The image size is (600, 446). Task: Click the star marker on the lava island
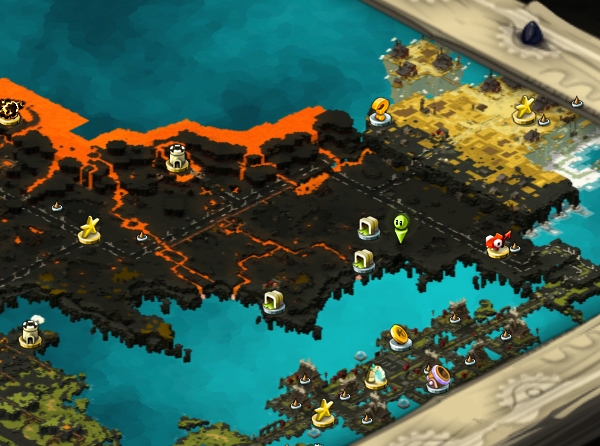click(90, 231)
